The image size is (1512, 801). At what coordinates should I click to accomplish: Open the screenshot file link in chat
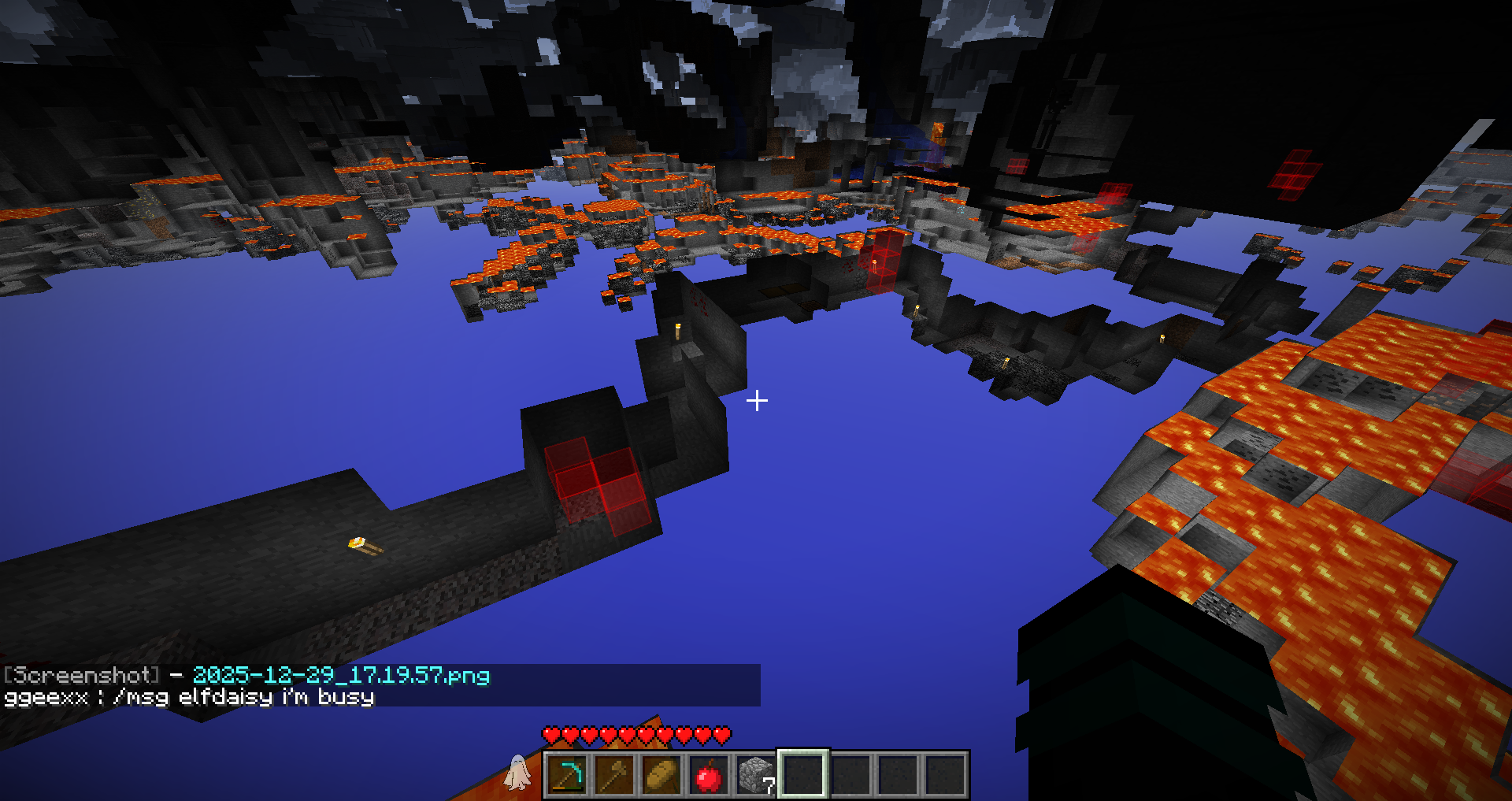click(x=341, y=675)
